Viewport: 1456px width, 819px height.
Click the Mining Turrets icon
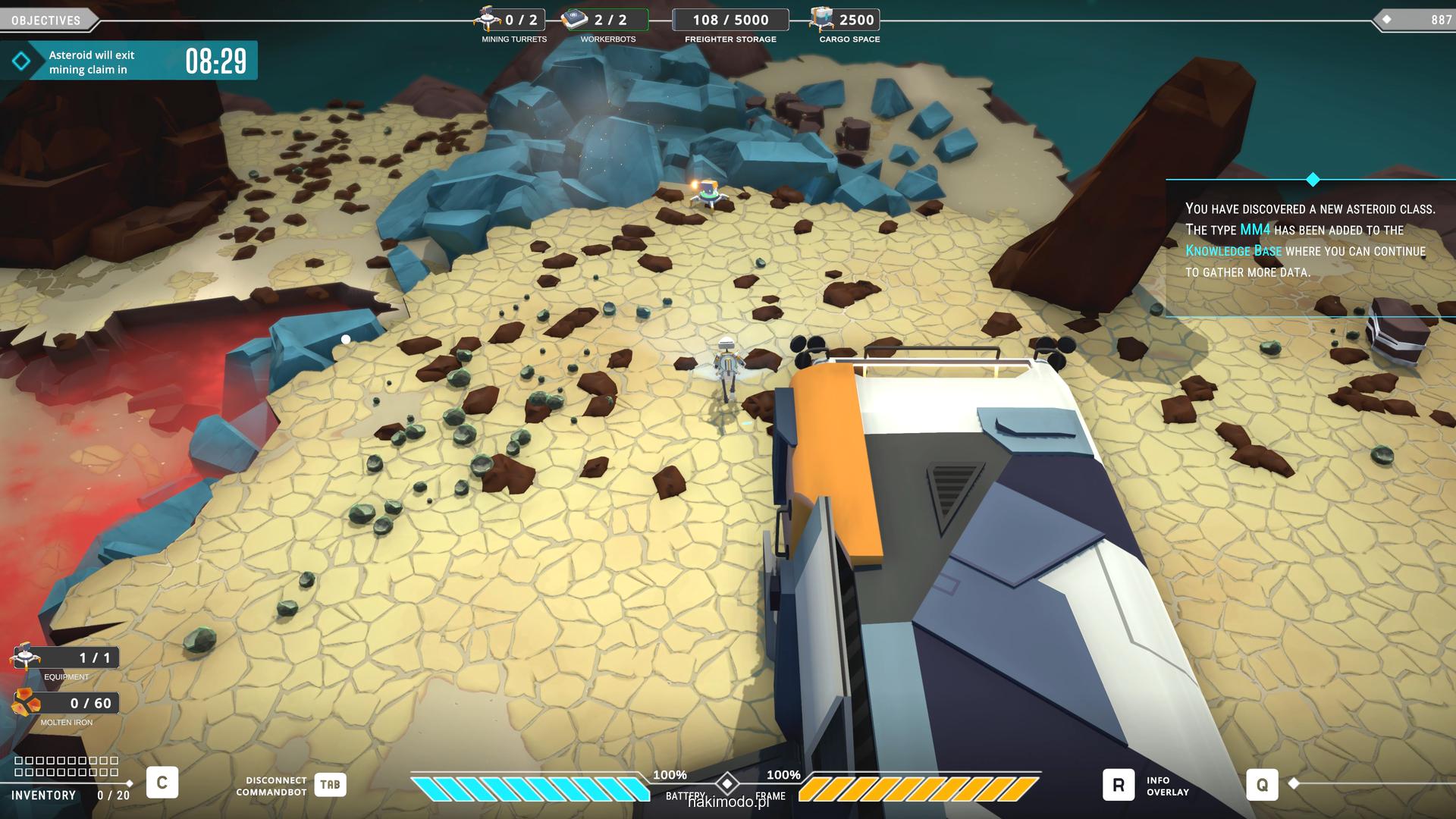click(487, 19)
